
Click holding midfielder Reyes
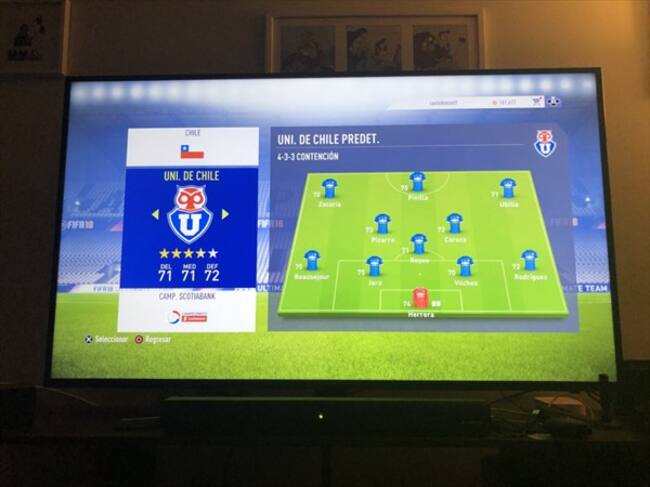pos(419,244)
